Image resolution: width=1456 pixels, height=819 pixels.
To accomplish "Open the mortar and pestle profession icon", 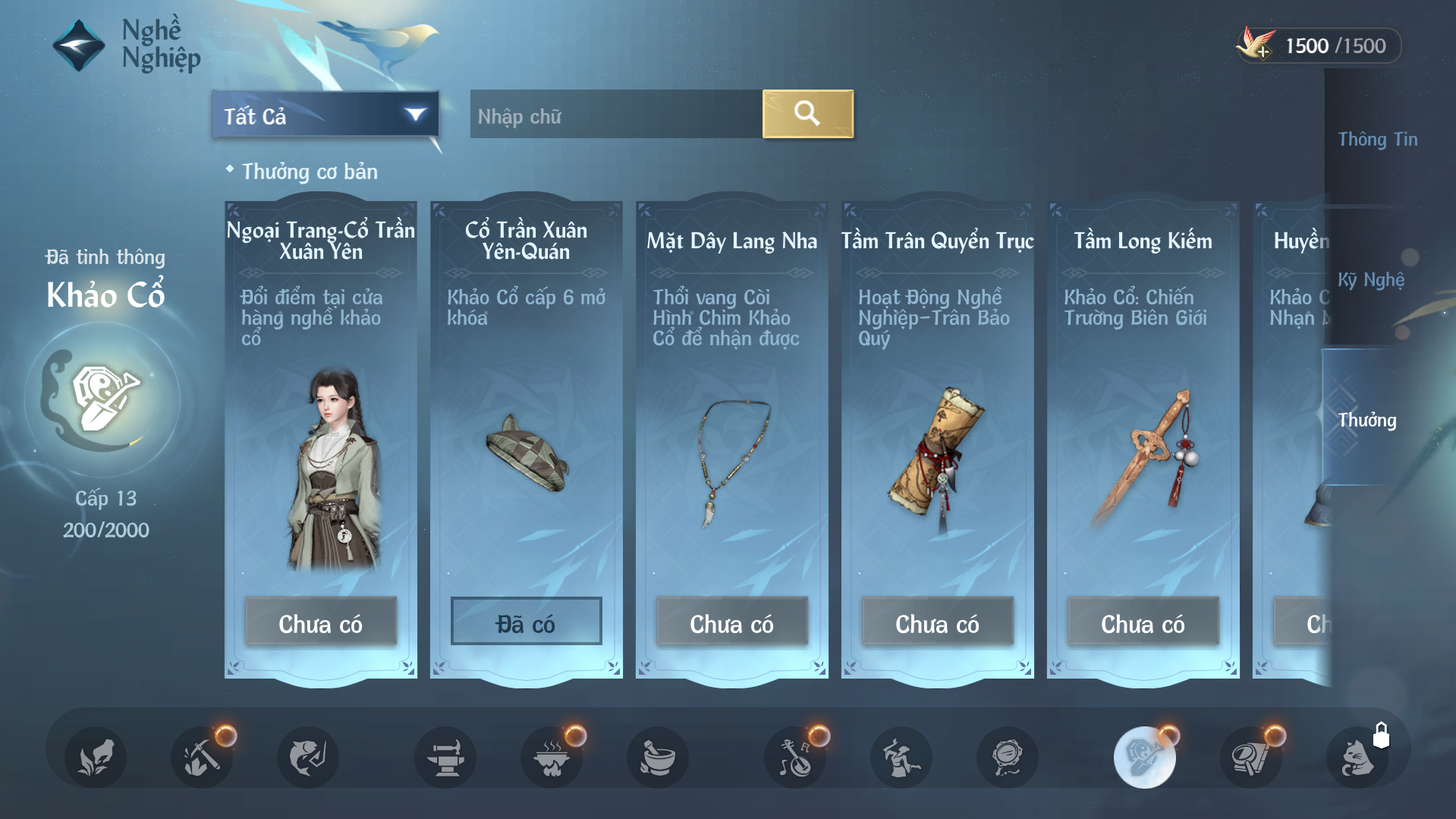I will (x=658, y=757).
